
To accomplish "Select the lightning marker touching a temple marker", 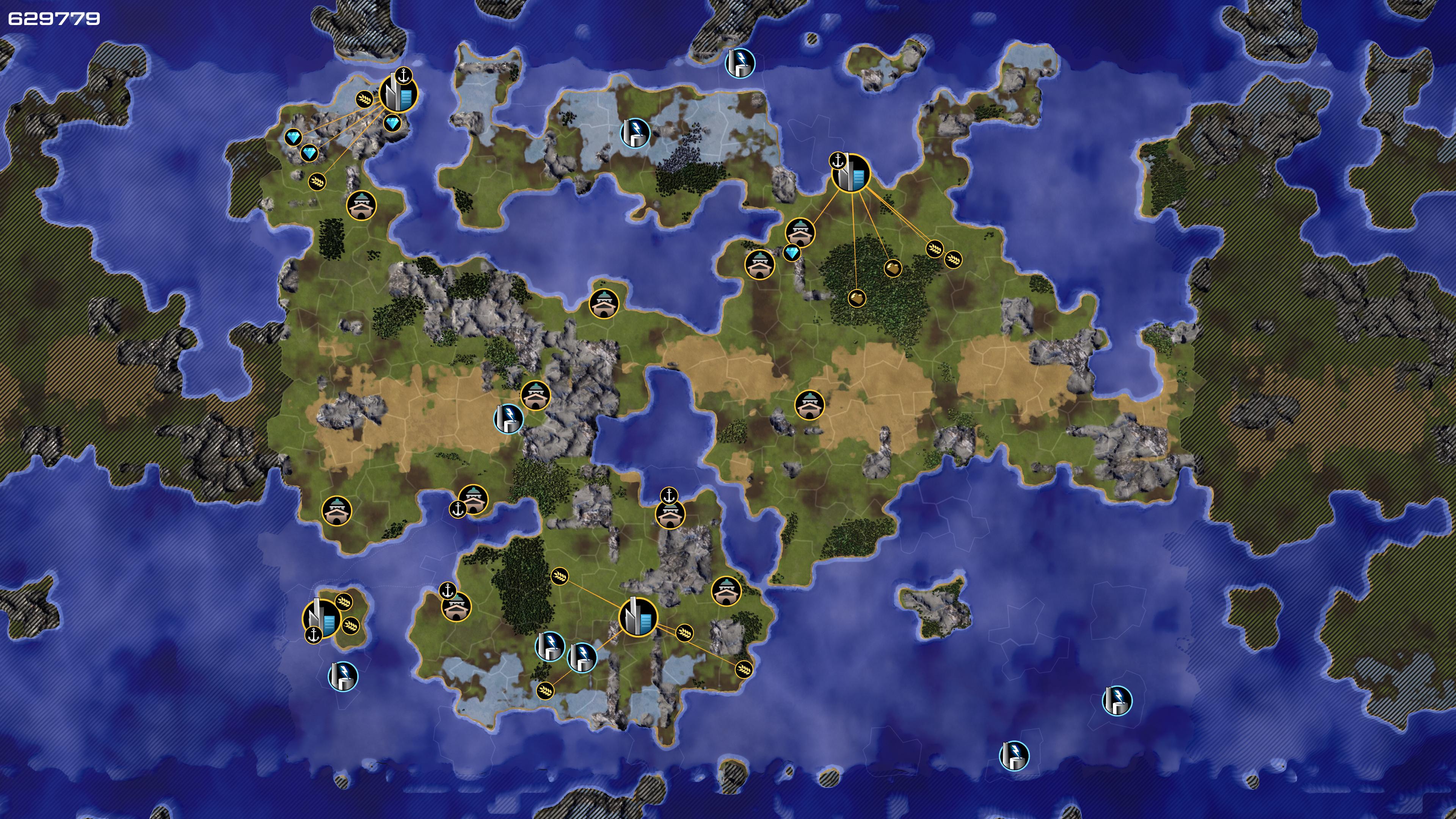I will tap(508, 418).
